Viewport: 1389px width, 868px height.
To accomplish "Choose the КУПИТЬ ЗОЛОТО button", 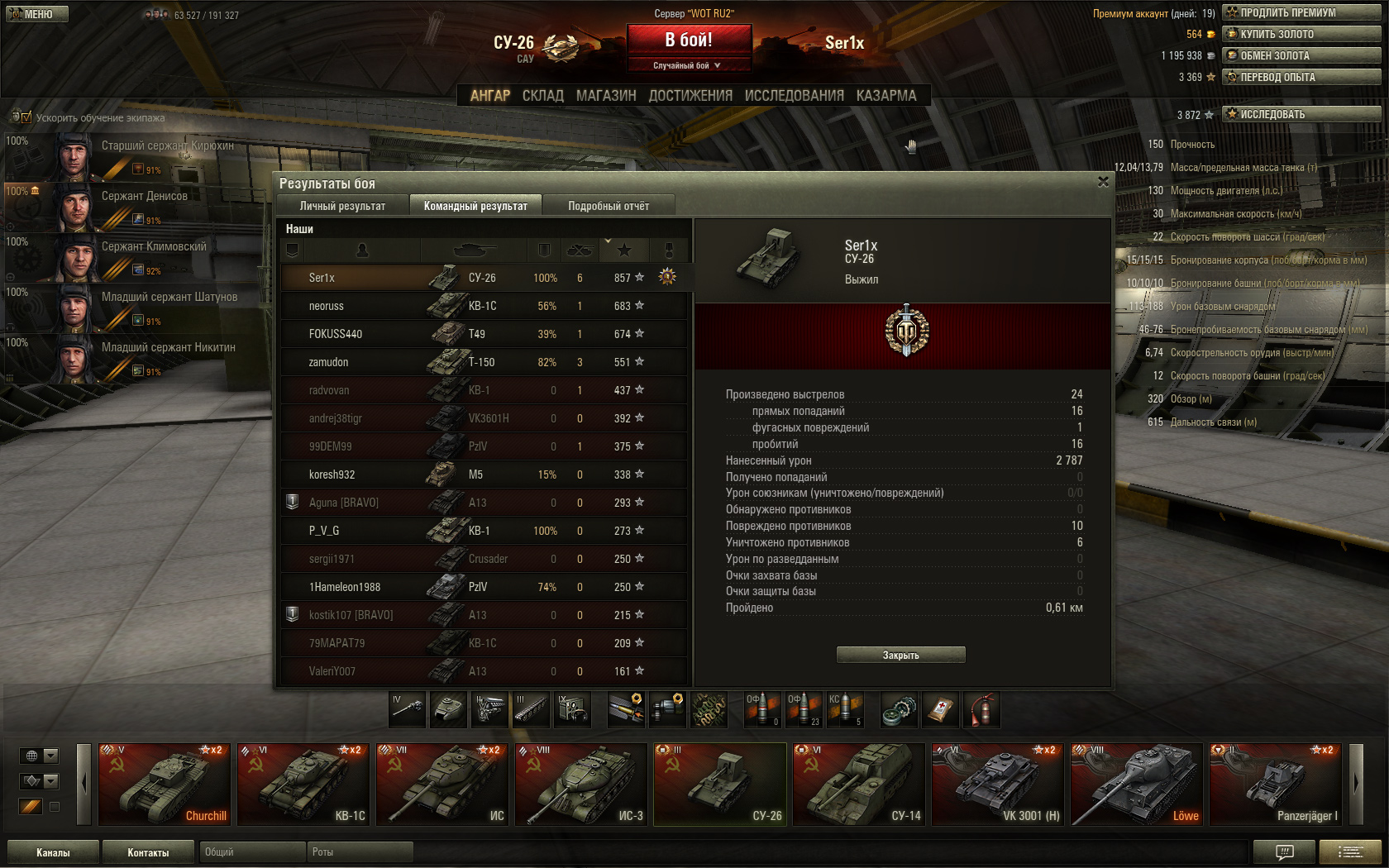I will pyautogui.click(x=1301, y=34).
